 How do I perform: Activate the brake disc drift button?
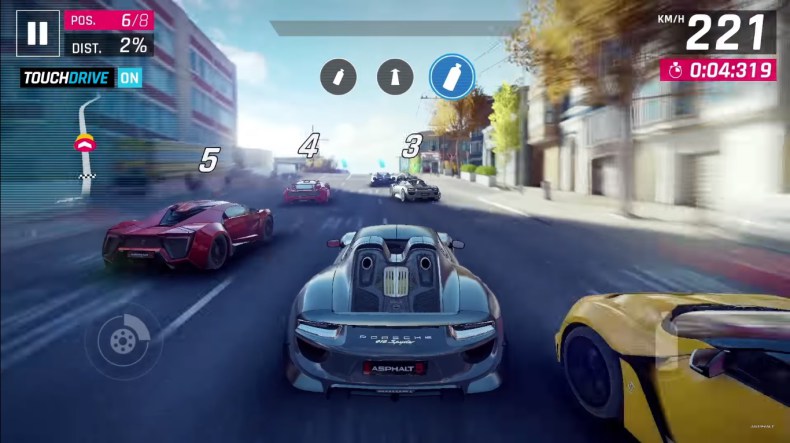(x=123, y=341)
